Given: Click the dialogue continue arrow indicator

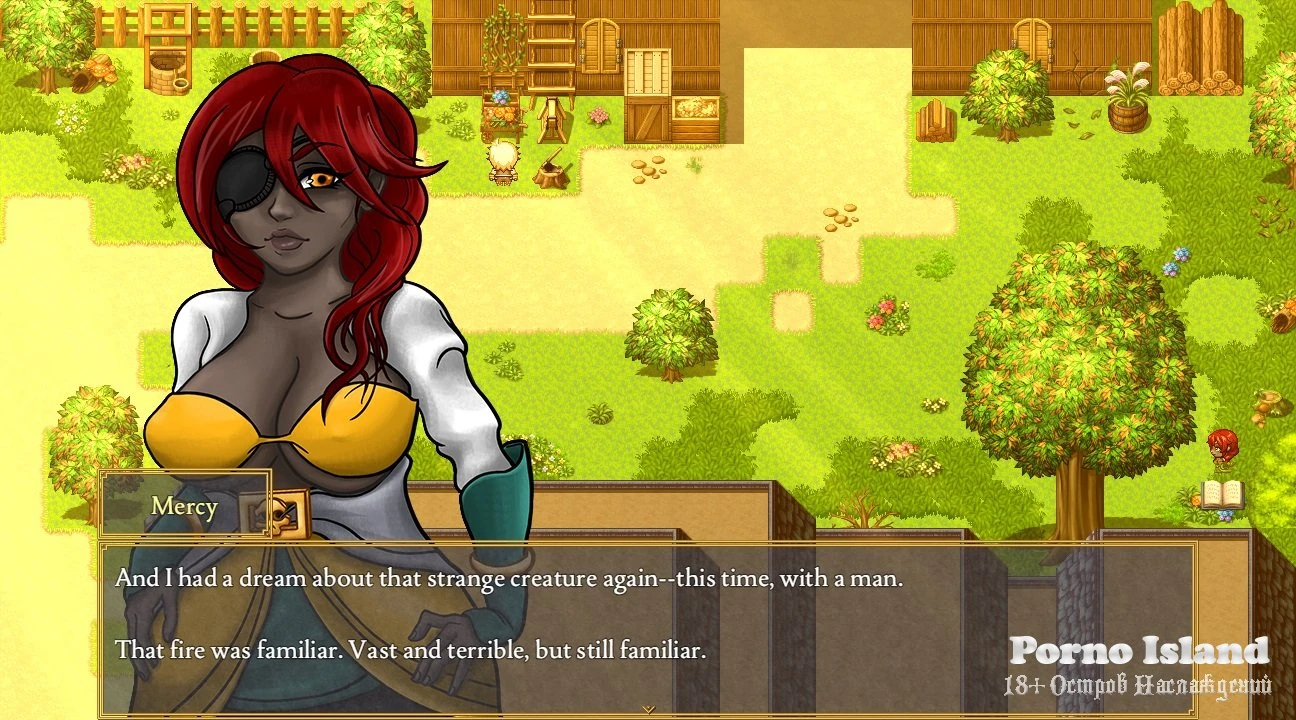Looking at the screenshot, I should pyautogui.click(x=648, y=709).
